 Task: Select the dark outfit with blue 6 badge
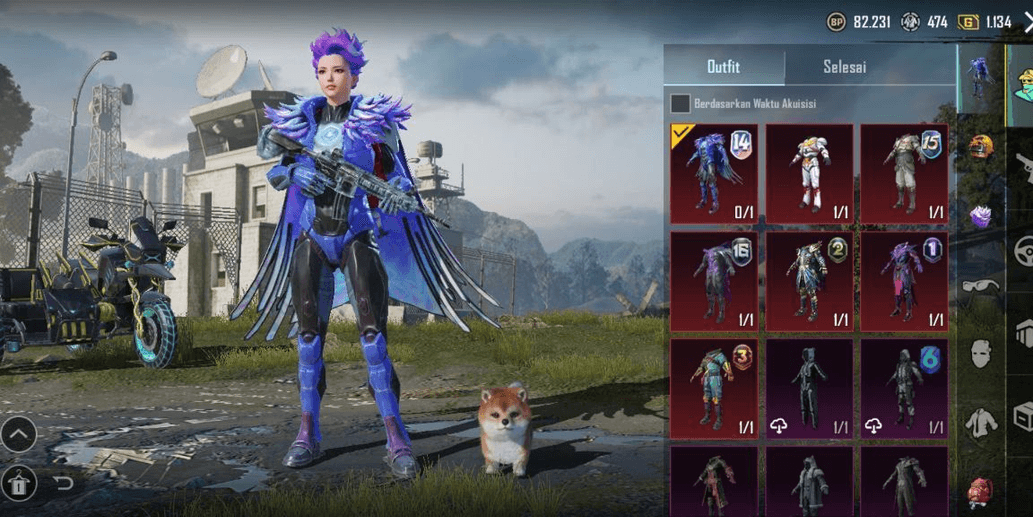point(904,388)
